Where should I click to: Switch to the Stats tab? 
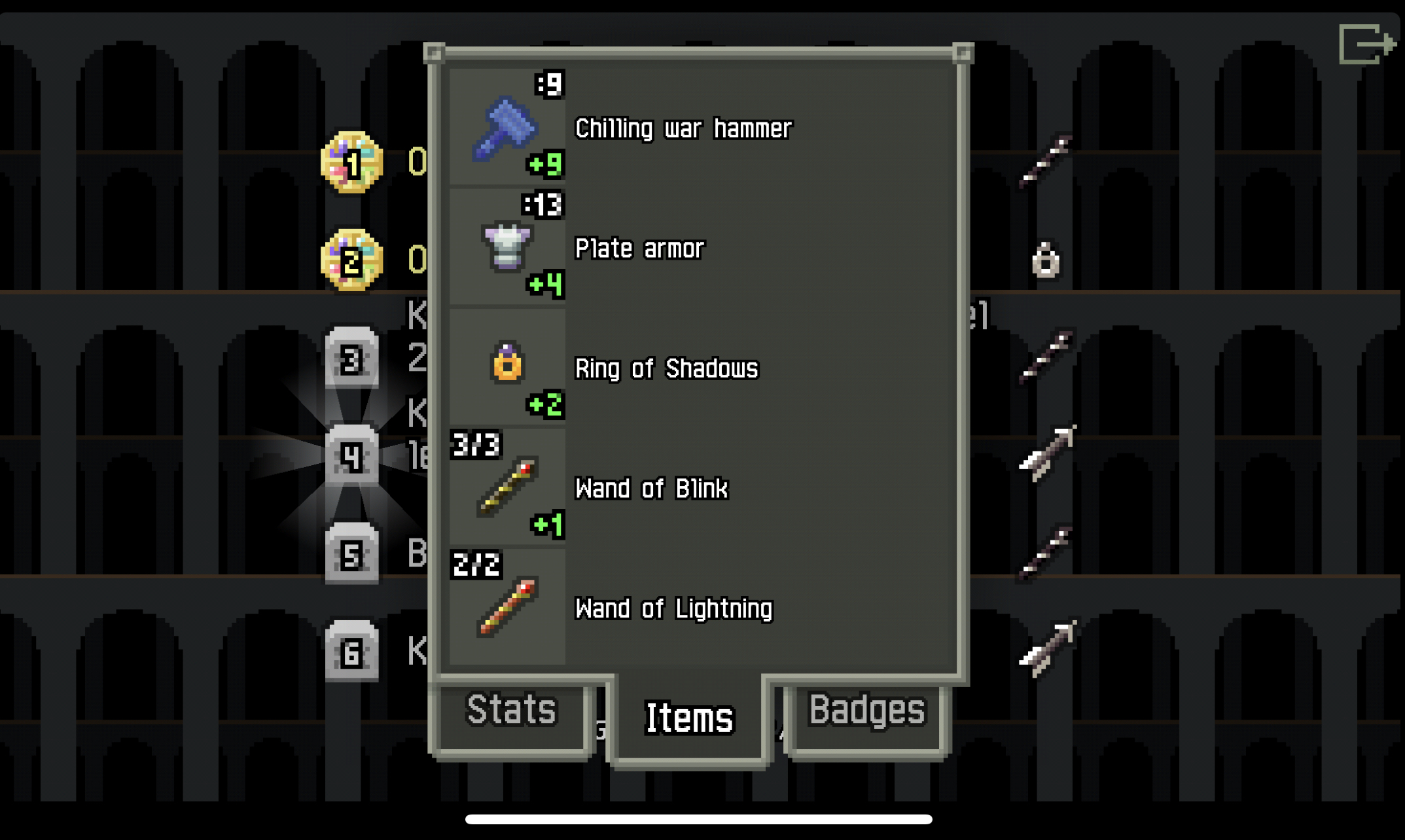tap(511, 713)
